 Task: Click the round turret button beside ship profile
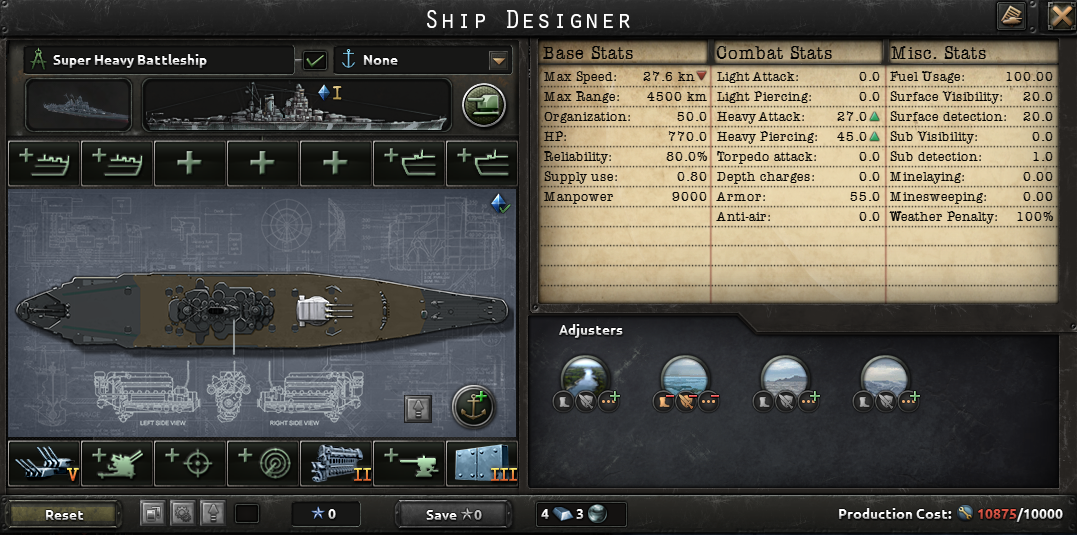(482, 104)
